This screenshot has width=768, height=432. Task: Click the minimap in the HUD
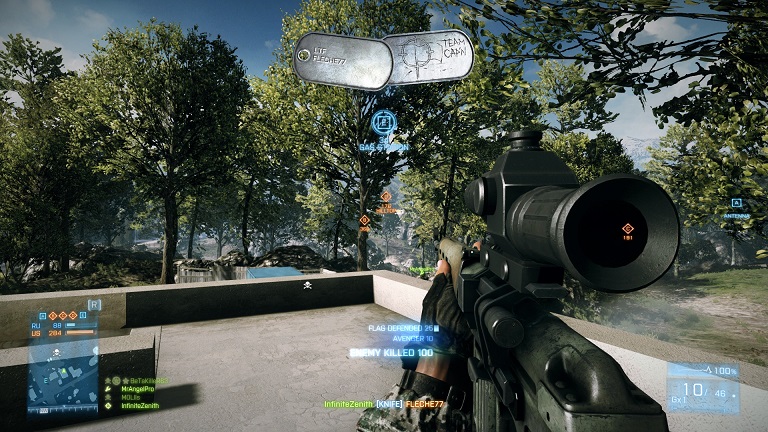[x=64, y=375]
